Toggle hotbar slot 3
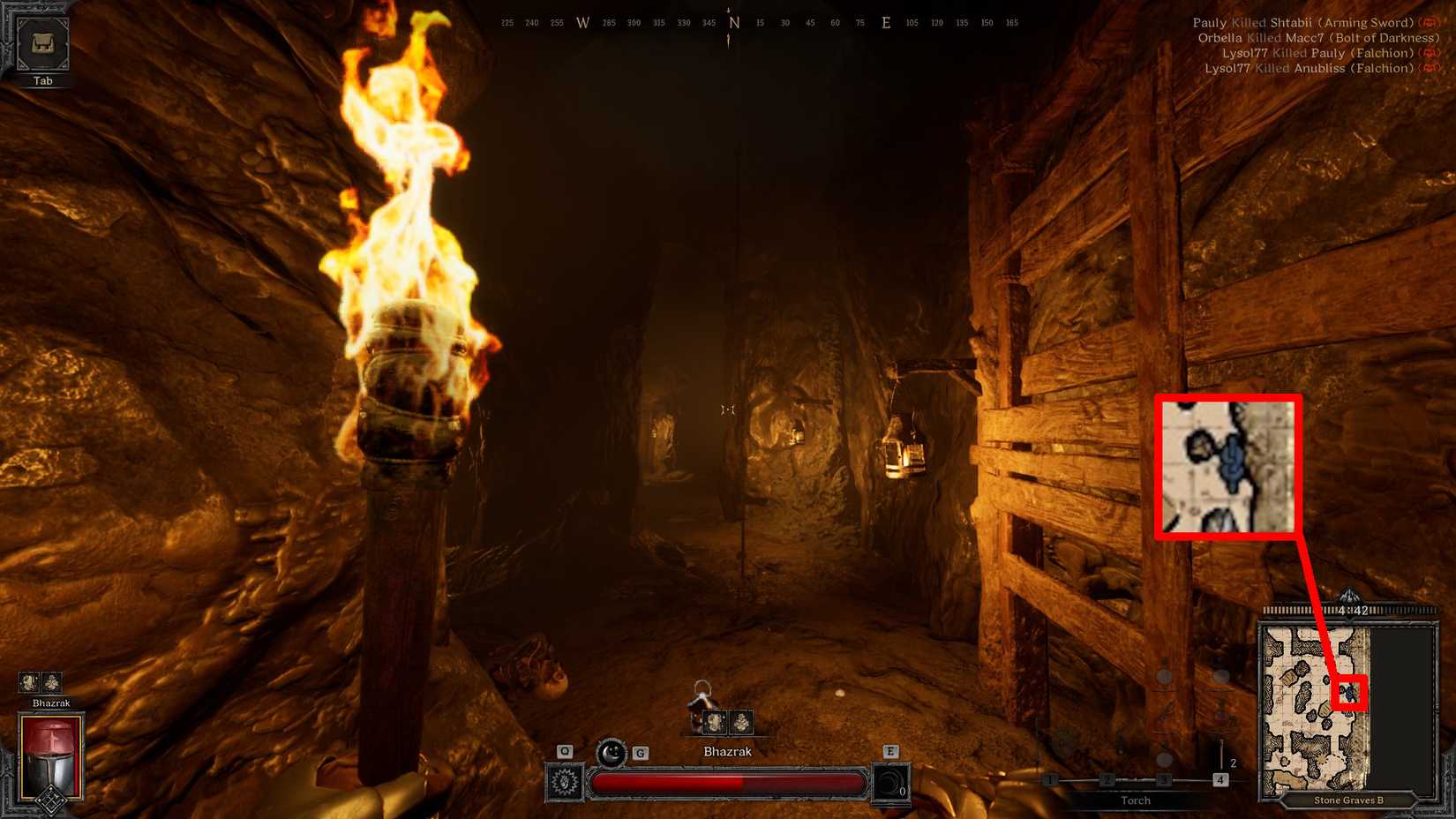The image size is (1456, 819). point(1164,780)
